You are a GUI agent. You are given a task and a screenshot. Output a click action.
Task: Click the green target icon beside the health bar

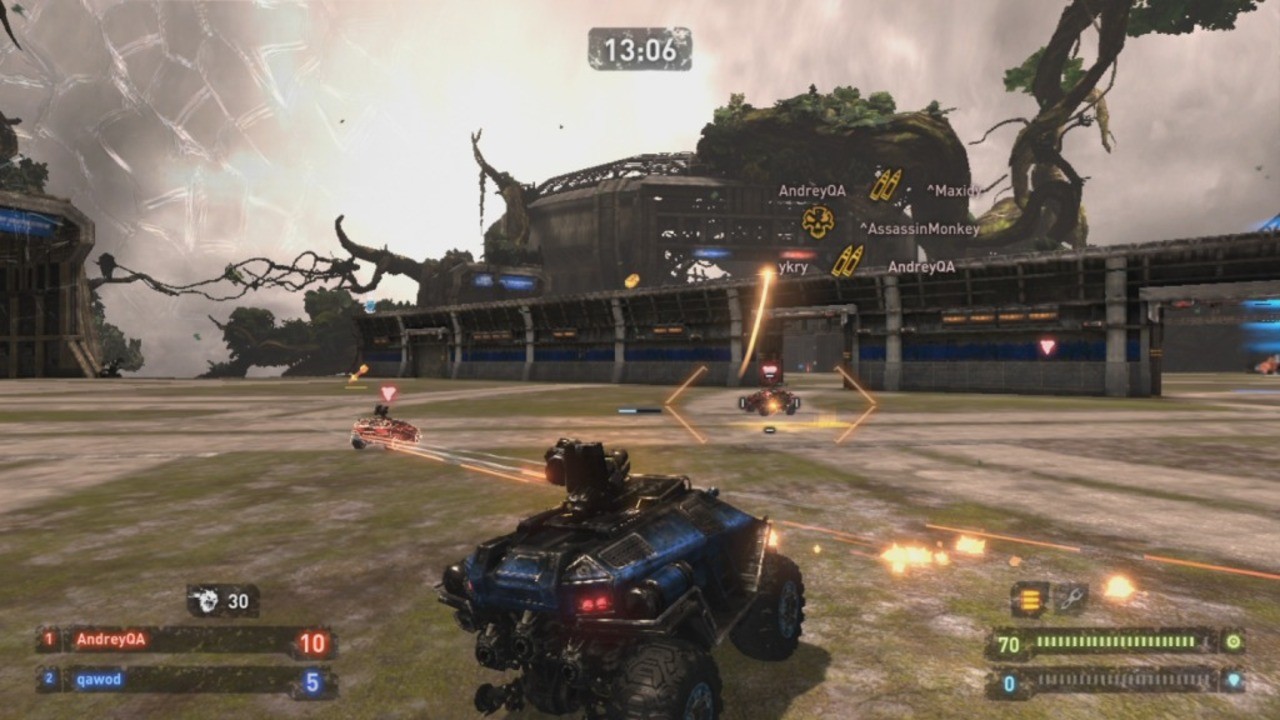[x=1234, y=641]
